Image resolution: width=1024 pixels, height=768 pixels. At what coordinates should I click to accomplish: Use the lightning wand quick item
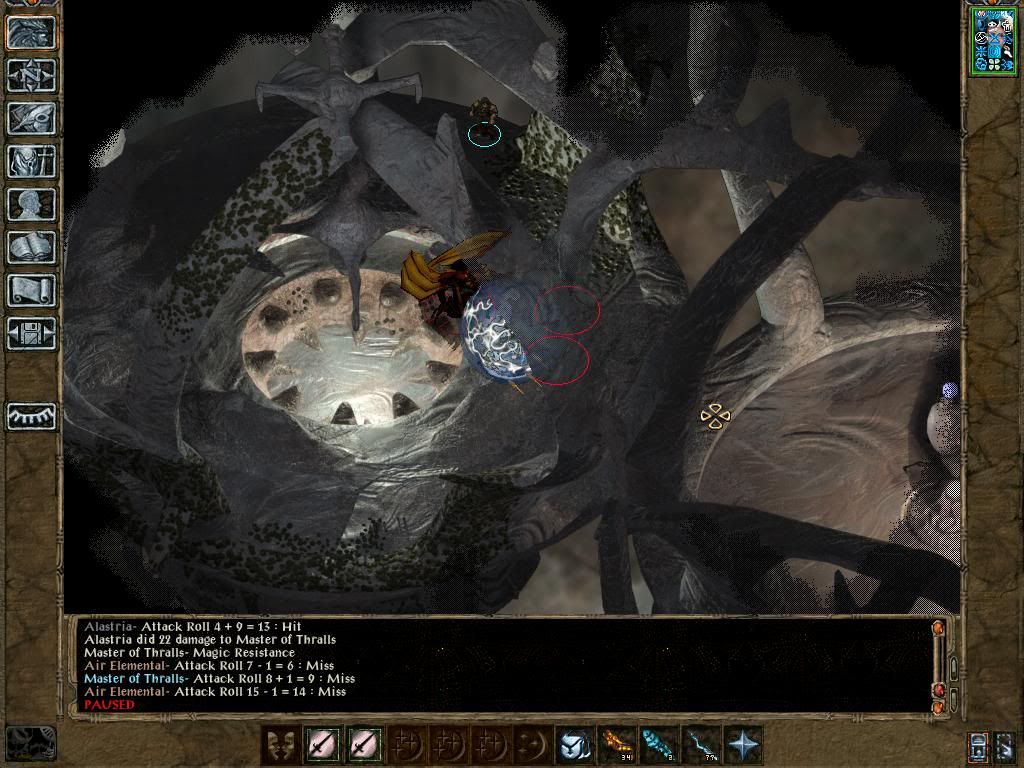701,746
